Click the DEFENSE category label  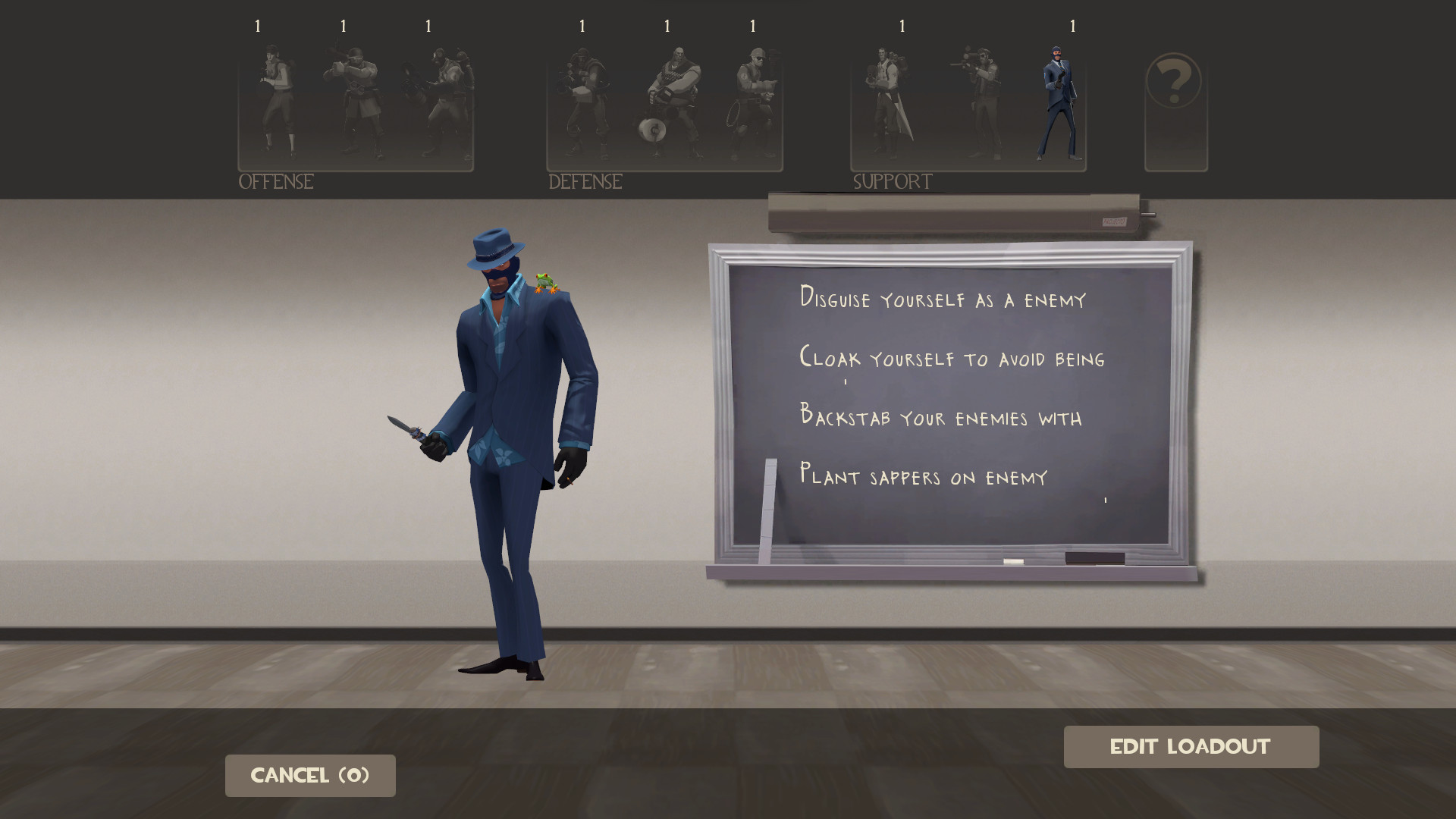point(584,182)
